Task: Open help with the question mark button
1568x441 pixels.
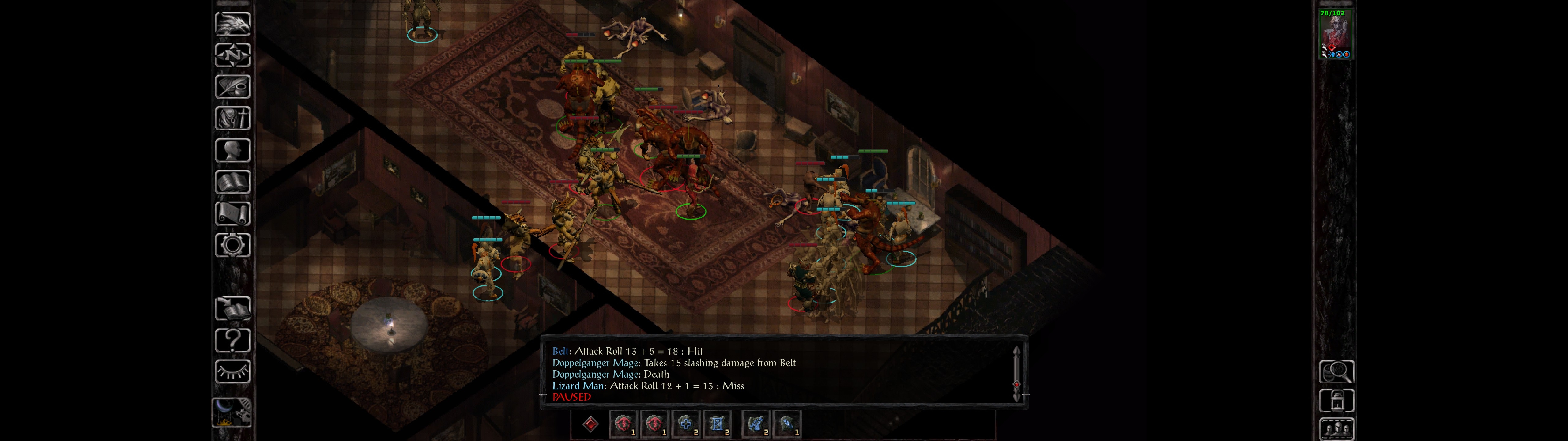Action: point(232,341)
